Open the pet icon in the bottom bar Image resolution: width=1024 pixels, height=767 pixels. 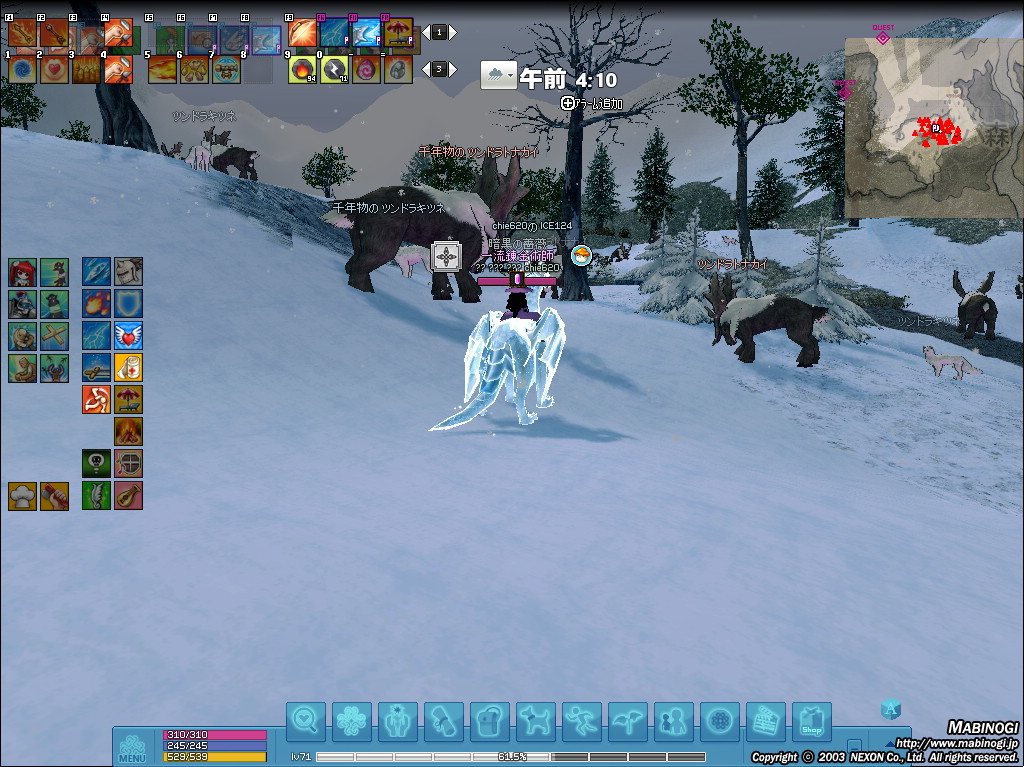tap(536, 720)
